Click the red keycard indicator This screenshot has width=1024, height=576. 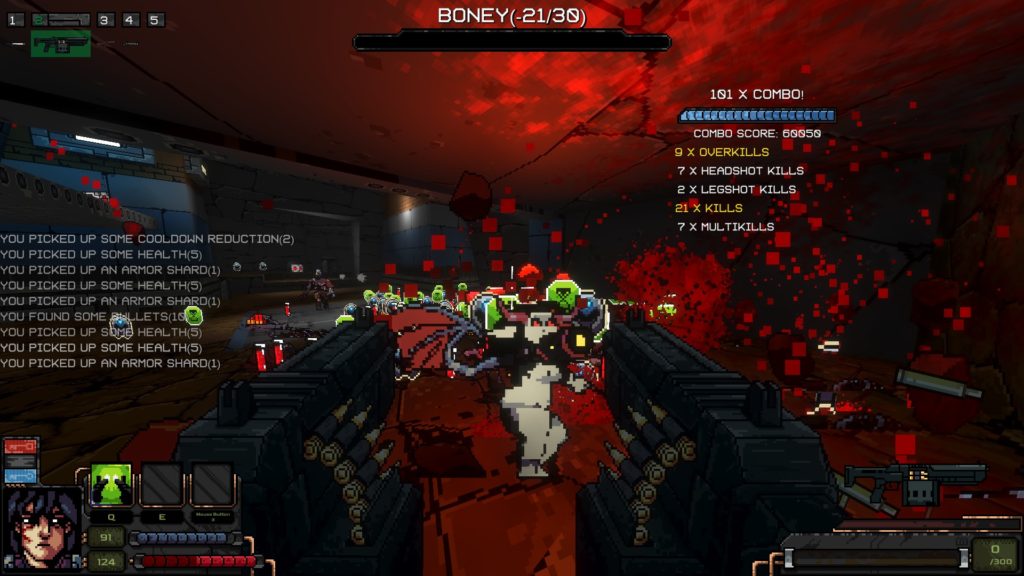coord(21,446)
